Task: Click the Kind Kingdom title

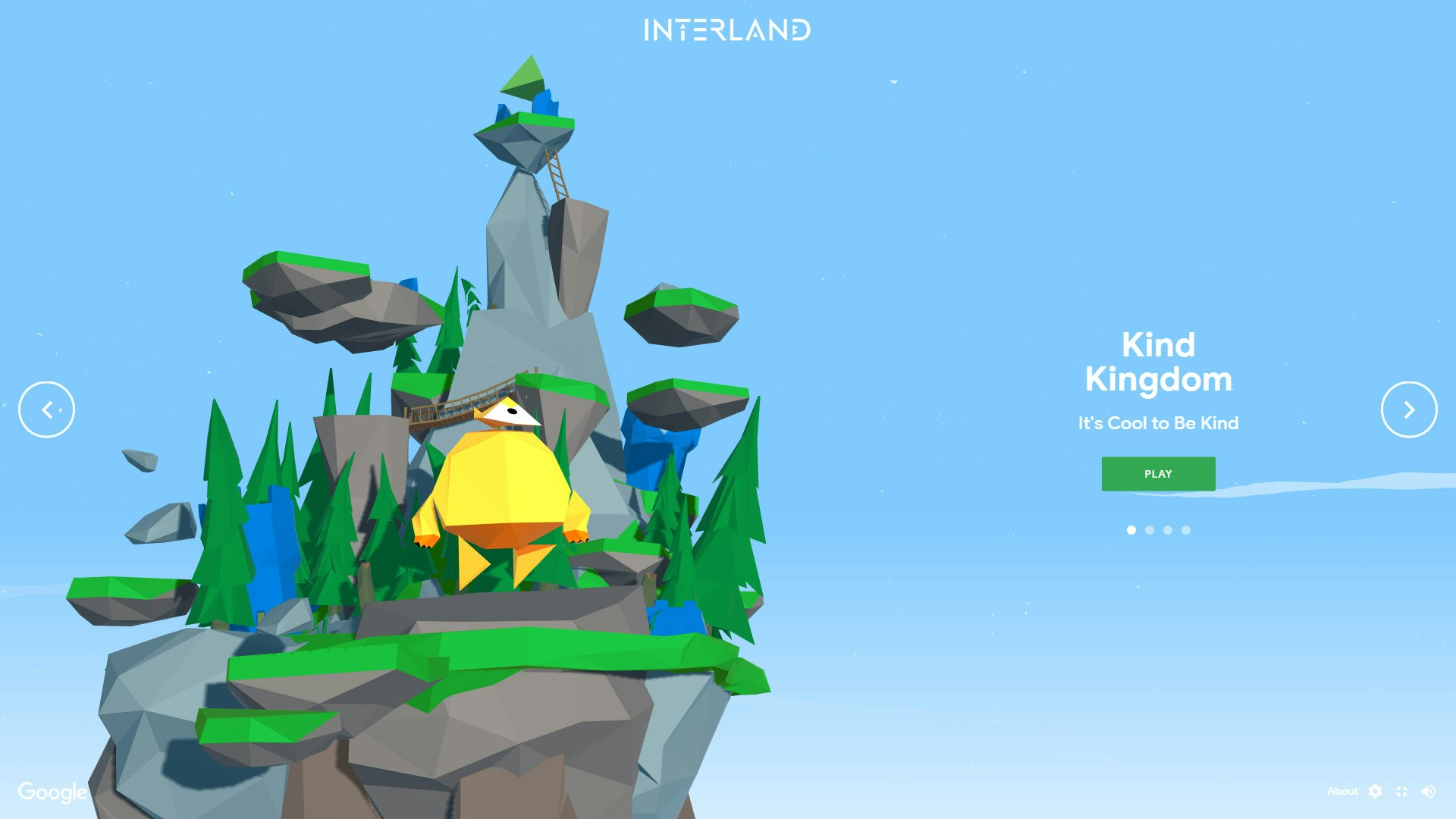Action: coord(1158,362)
